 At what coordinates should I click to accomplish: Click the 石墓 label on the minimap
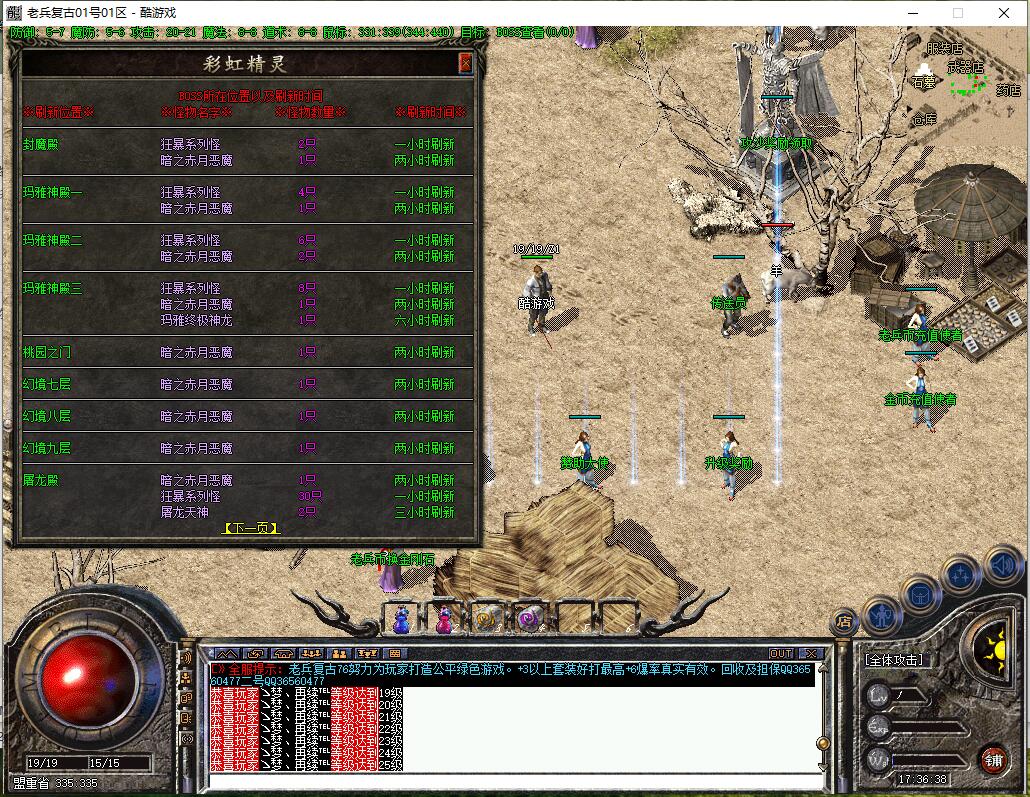click(x=923, y=83)
